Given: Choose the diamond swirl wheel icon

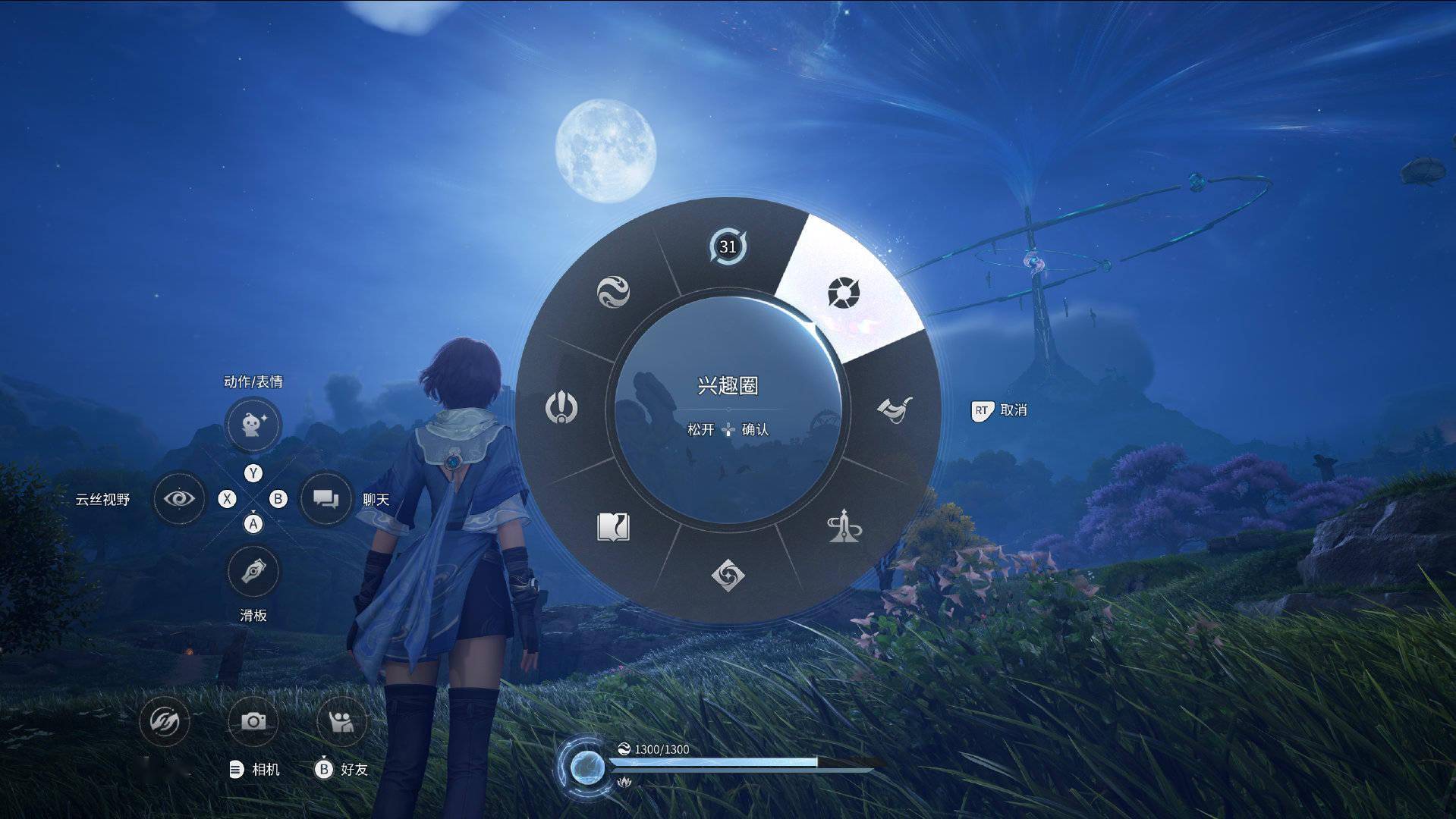Looking at the screenshot, I should 728,574.
